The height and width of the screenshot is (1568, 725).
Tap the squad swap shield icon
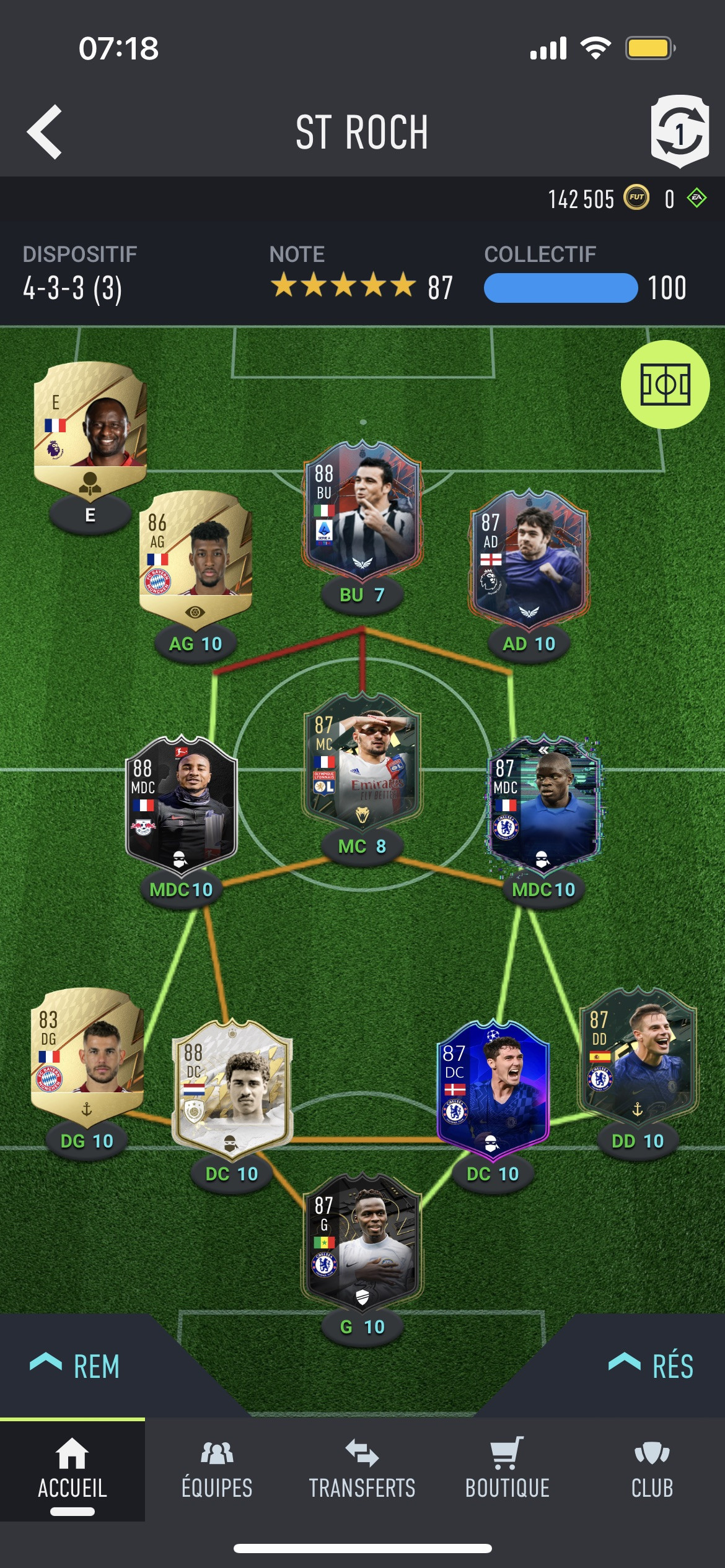point(680,131)
